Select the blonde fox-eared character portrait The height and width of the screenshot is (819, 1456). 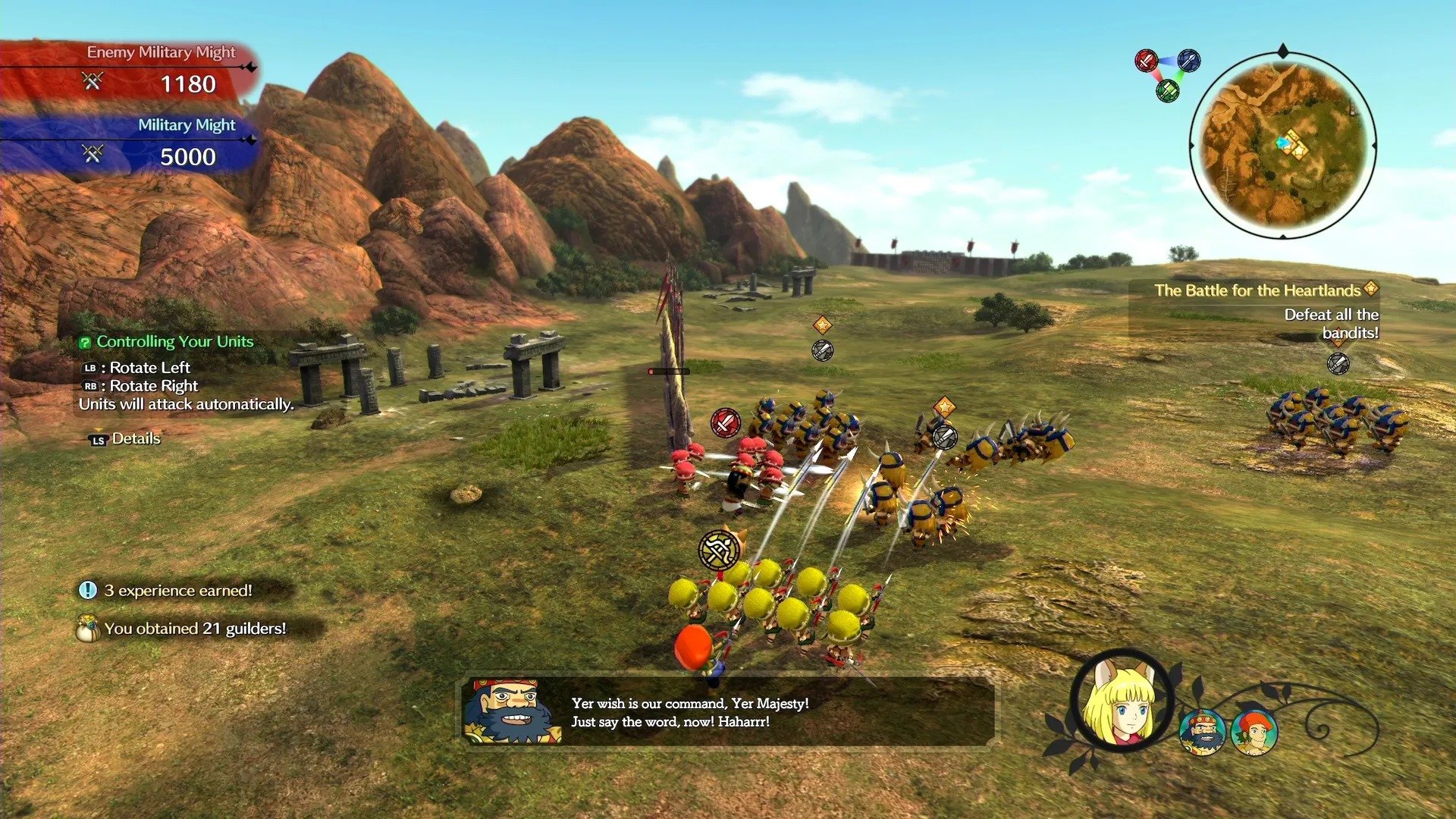point(1123,701)
